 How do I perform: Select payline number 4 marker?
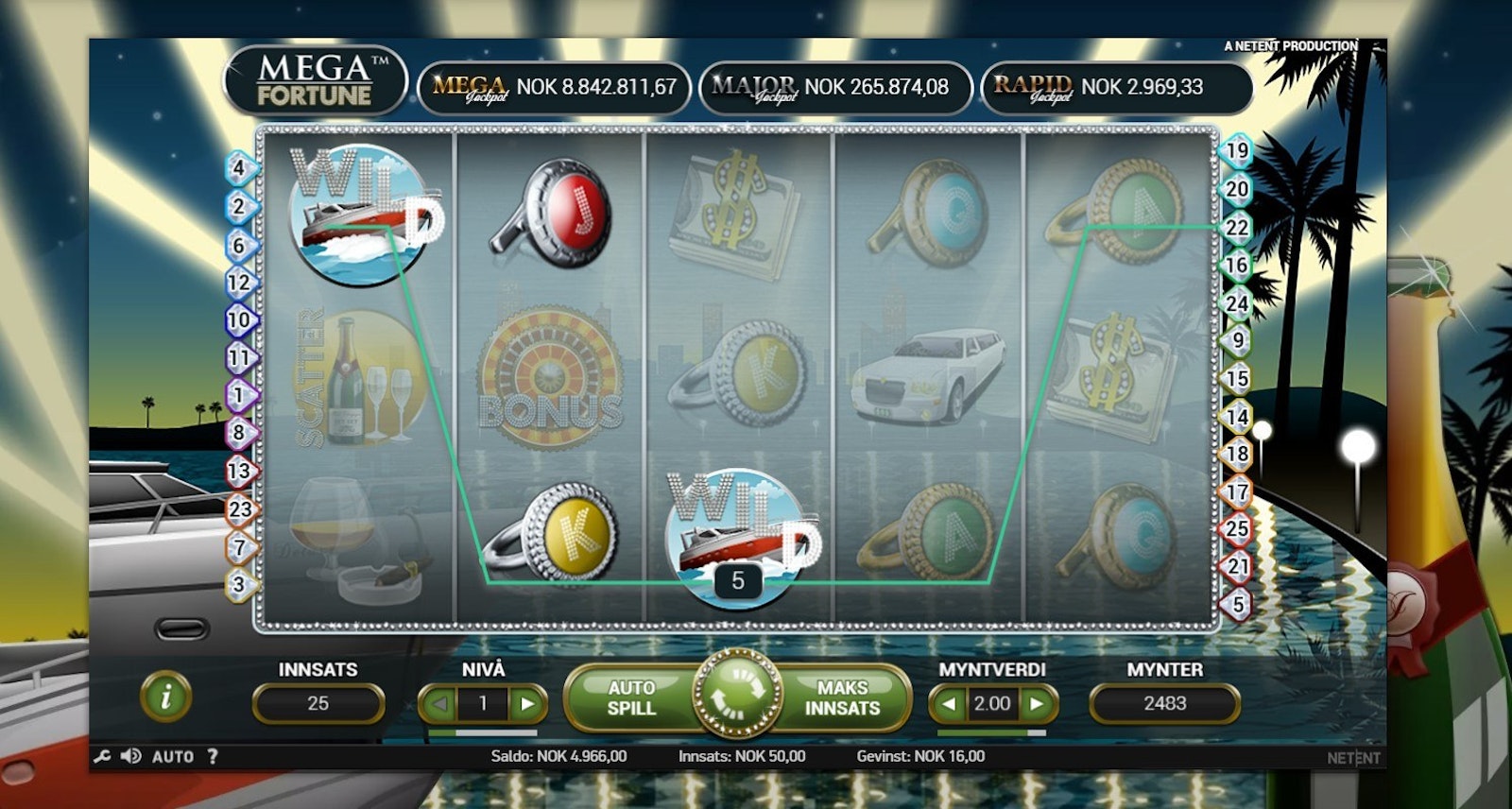(240, 169)
